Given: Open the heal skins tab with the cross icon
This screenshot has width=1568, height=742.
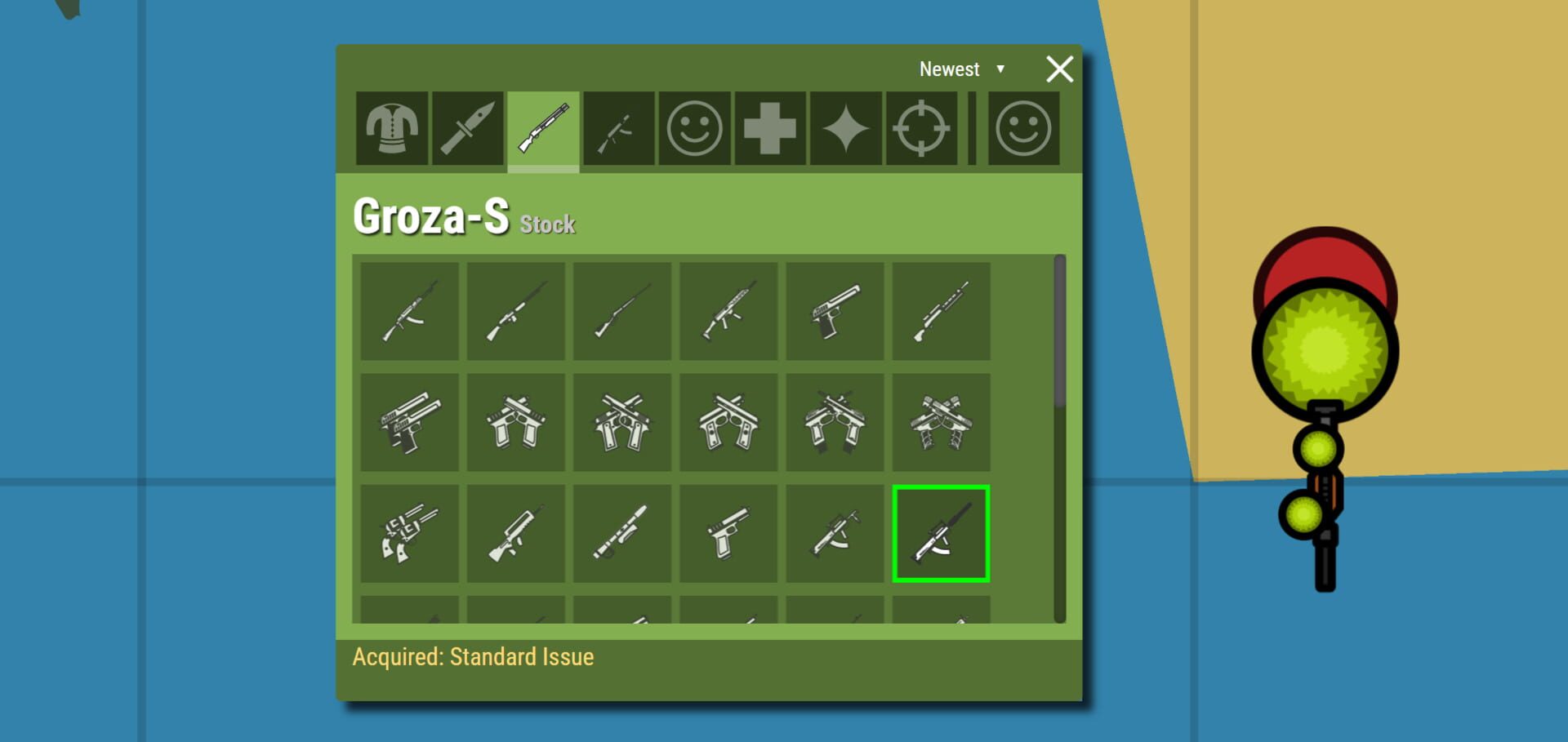Looking at the screenshot, I should click(x=768, y=128).
